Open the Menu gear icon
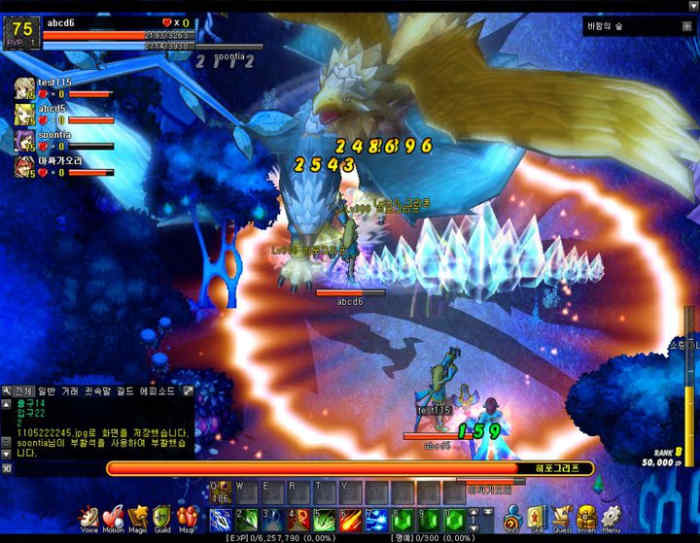 (x=611, y=517)
